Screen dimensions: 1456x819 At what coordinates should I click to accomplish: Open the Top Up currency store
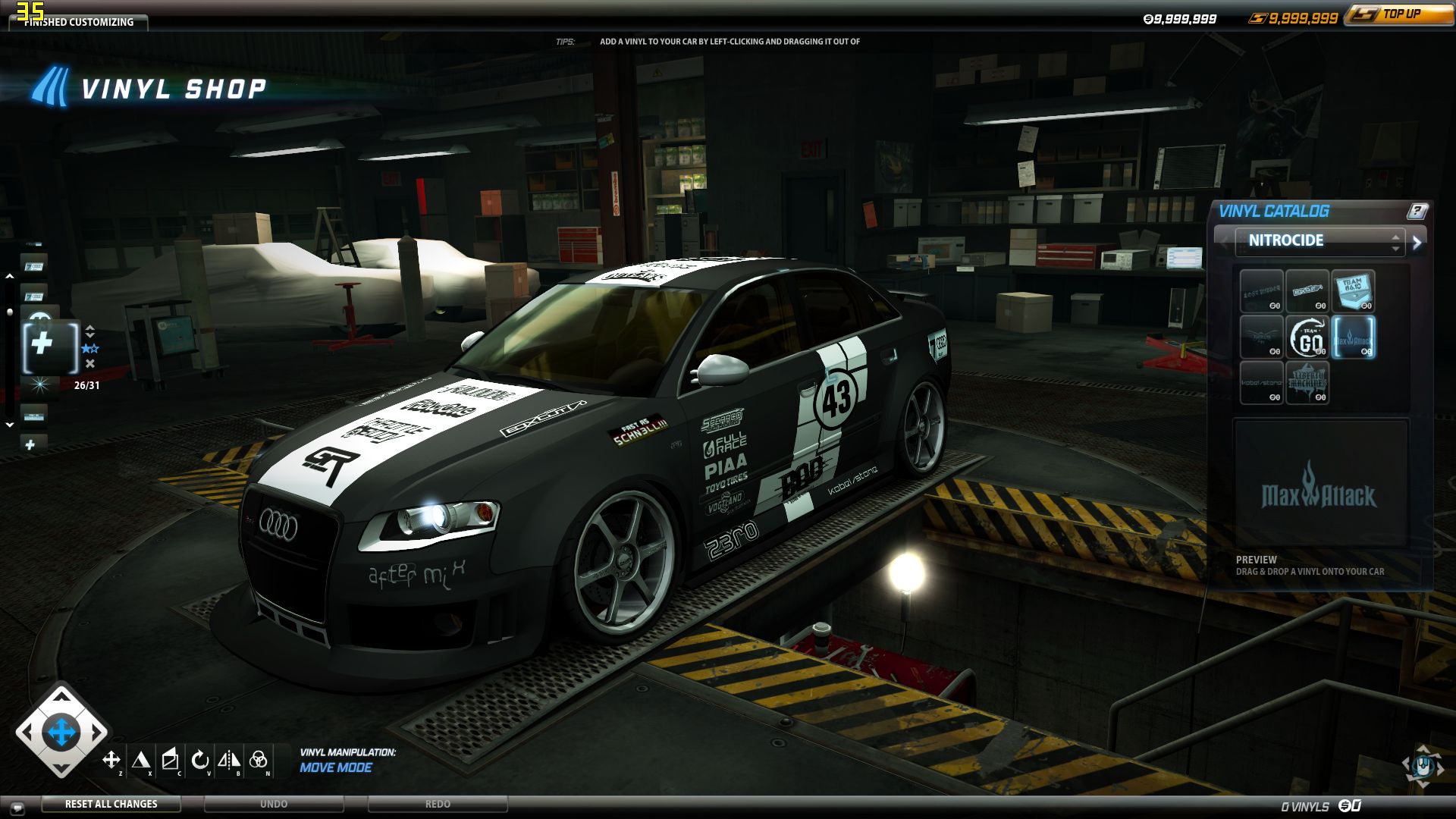[x=1399, y=14]
